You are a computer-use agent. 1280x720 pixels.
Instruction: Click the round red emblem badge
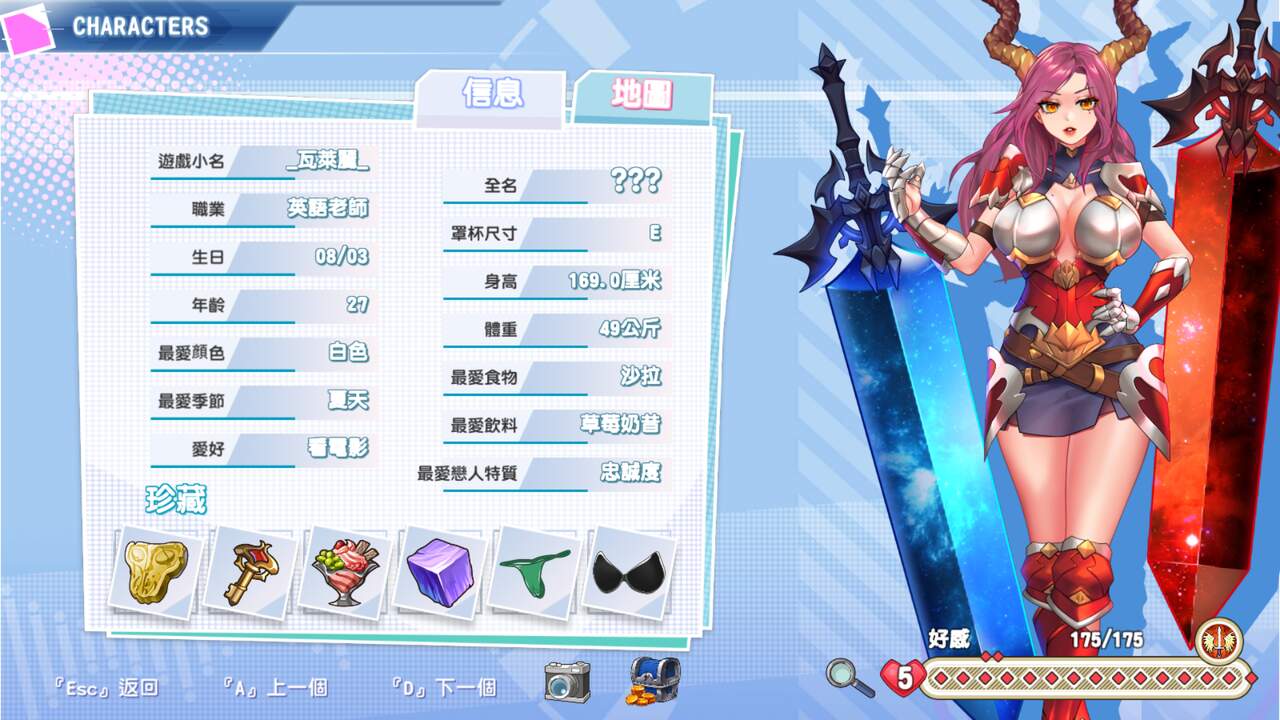coord(1218,641)
